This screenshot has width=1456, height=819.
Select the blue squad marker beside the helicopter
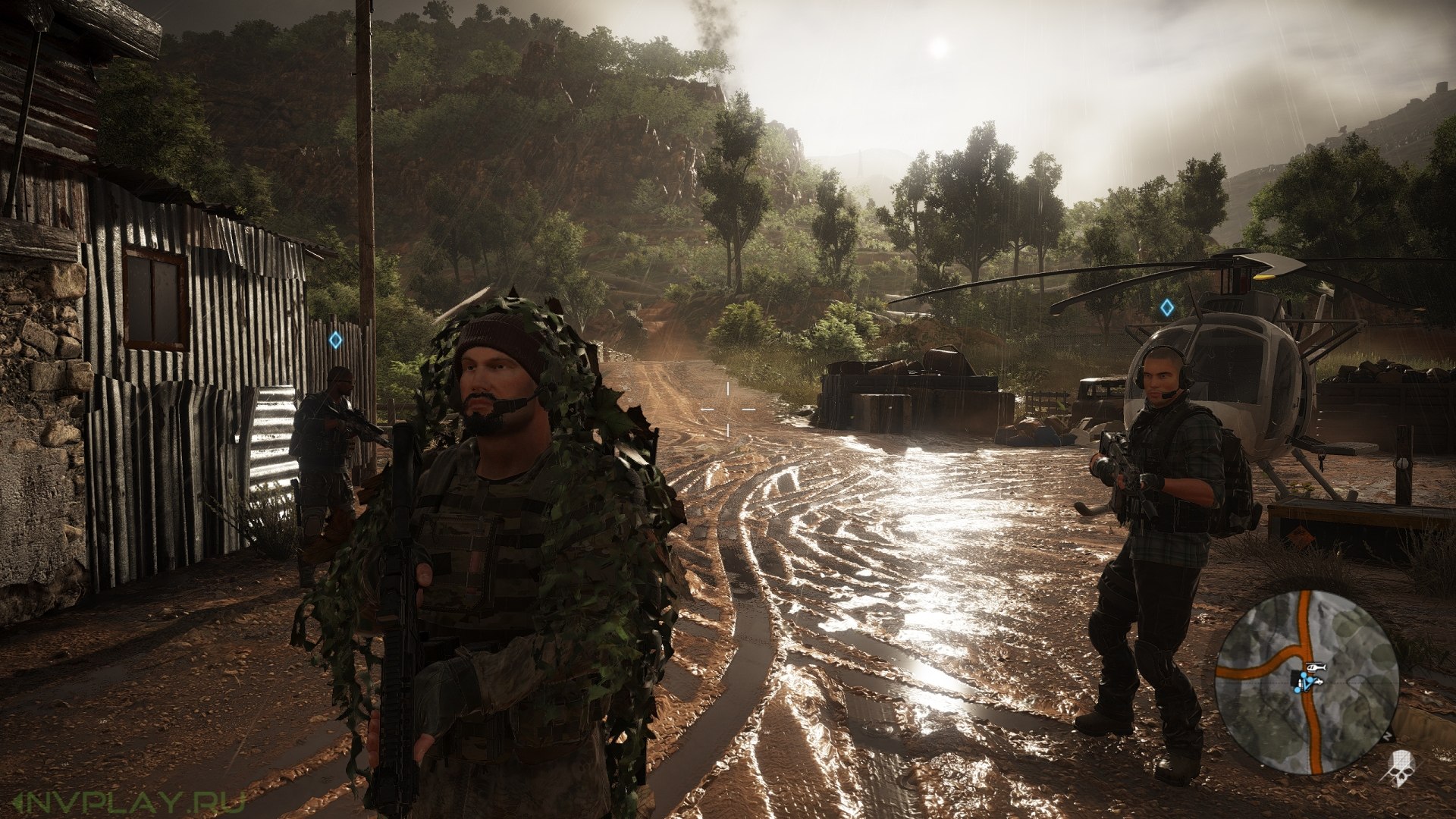coord(1167,308)
